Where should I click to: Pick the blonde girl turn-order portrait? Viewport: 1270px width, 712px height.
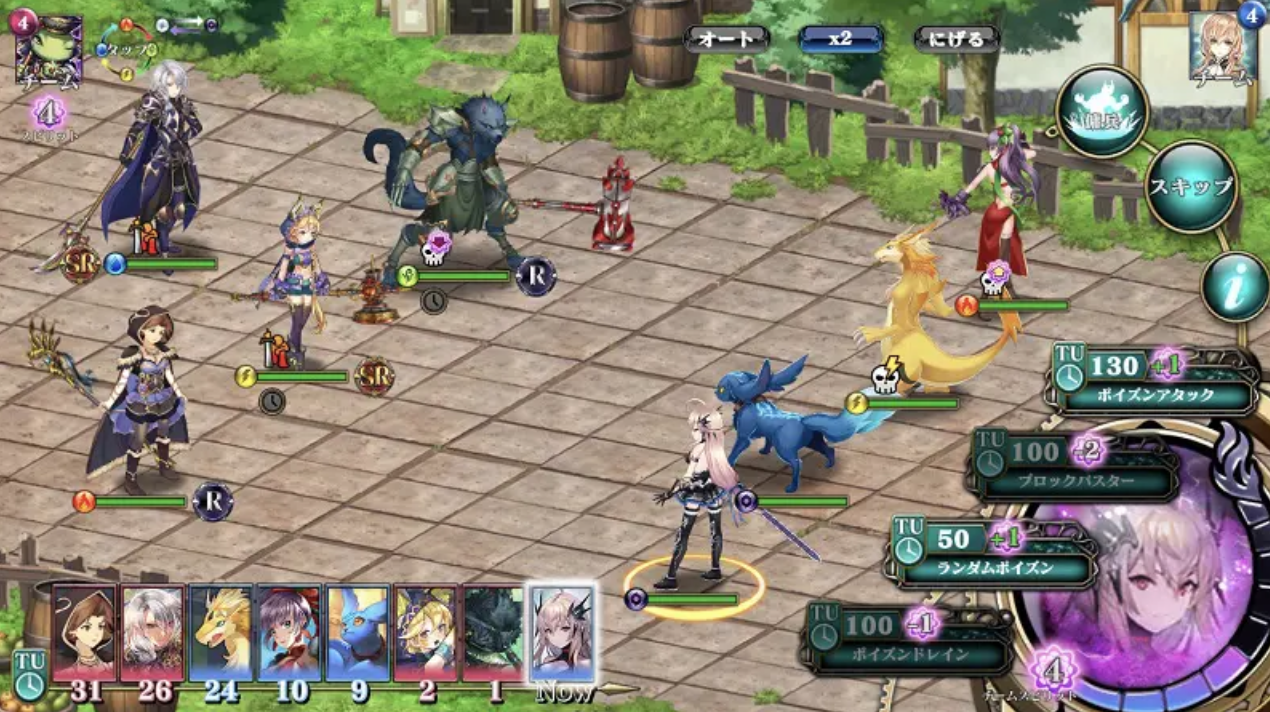tap(425, 633)
